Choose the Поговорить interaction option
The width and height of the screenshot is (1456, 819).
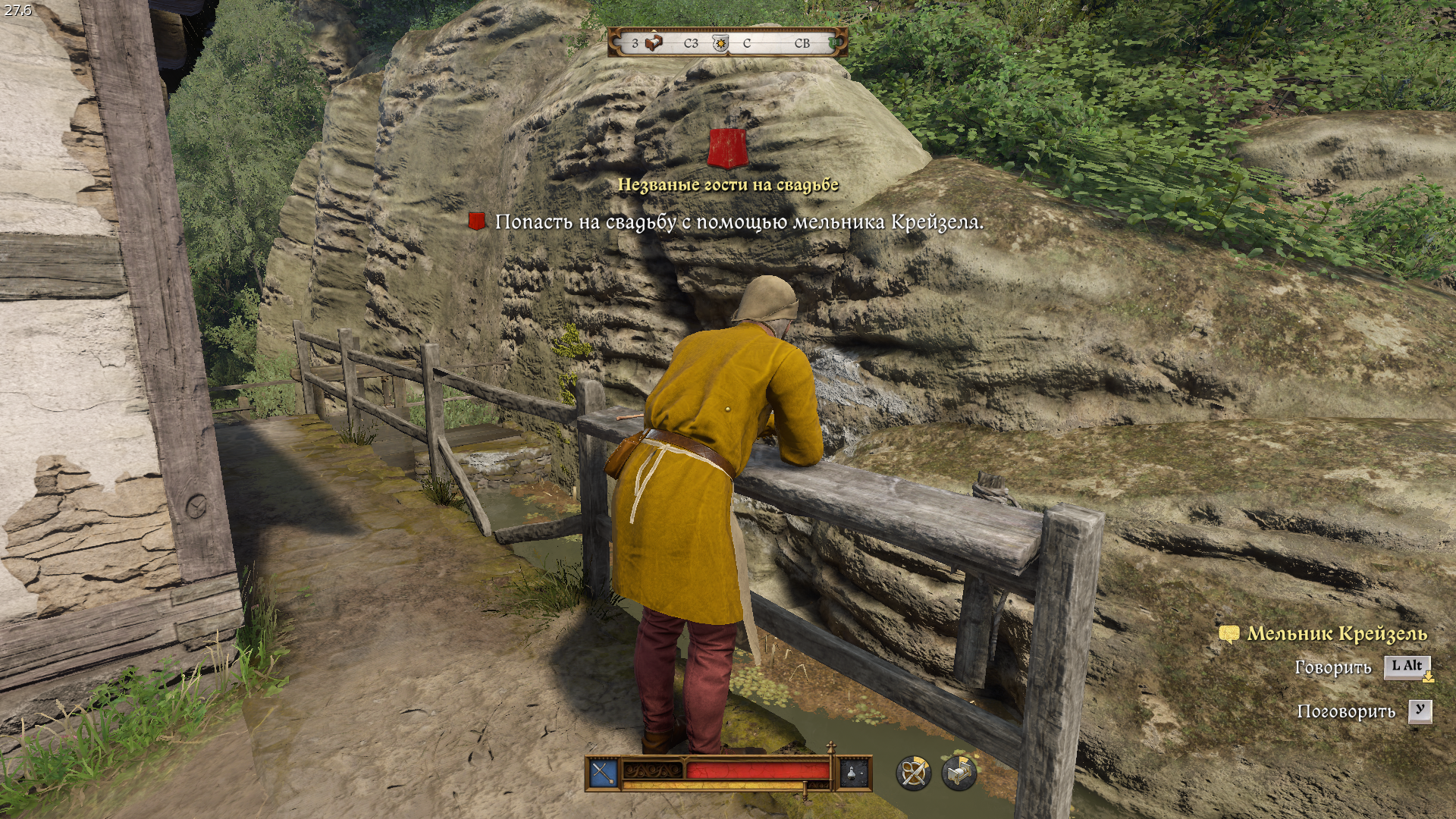pos(1346,711)
